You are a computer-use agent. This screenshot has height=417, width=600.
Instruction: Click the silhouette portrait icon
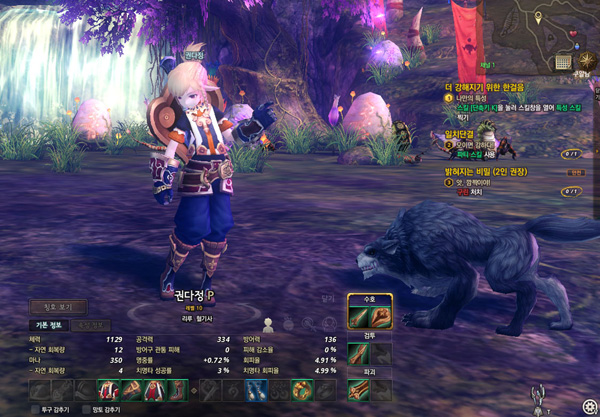point(268,323)
